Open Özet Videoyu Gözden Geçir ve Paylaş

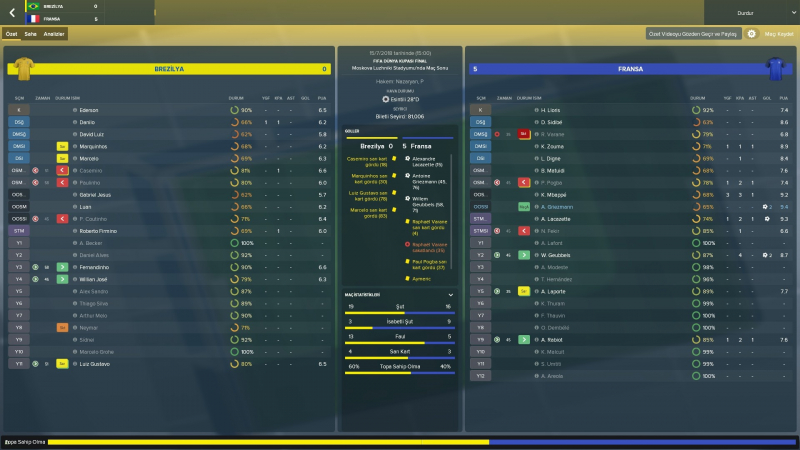pos(694,34)
